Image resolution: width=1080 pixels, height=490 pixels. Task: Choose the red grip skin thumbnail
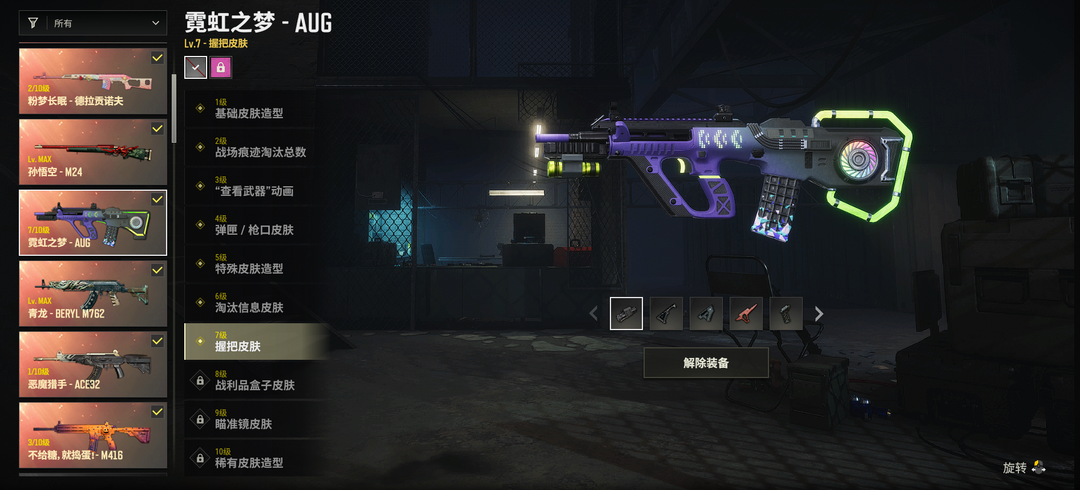pyautogui.click(x=746, y=314)
